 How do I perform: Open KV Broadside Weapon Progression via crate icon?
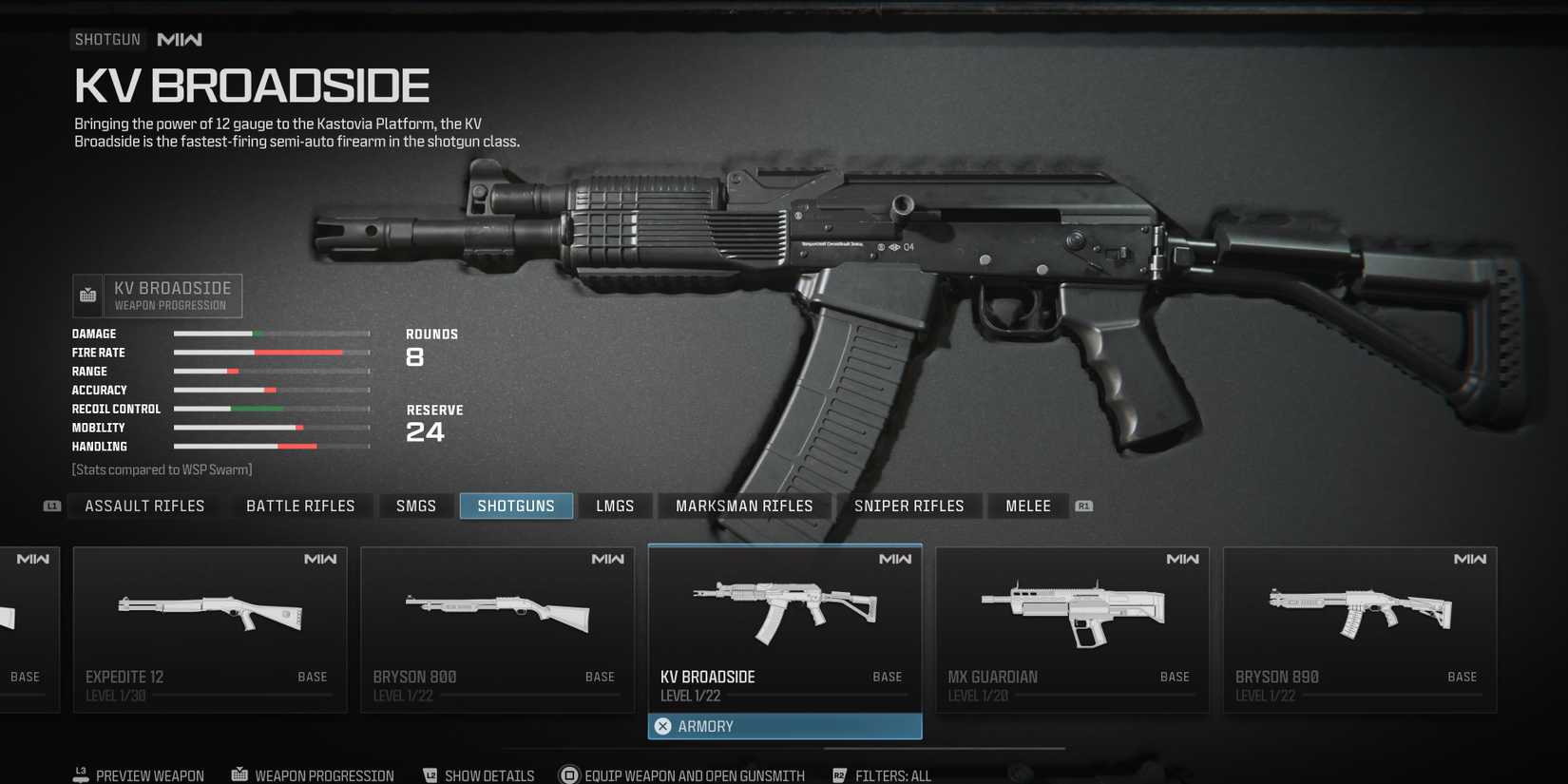87,294
